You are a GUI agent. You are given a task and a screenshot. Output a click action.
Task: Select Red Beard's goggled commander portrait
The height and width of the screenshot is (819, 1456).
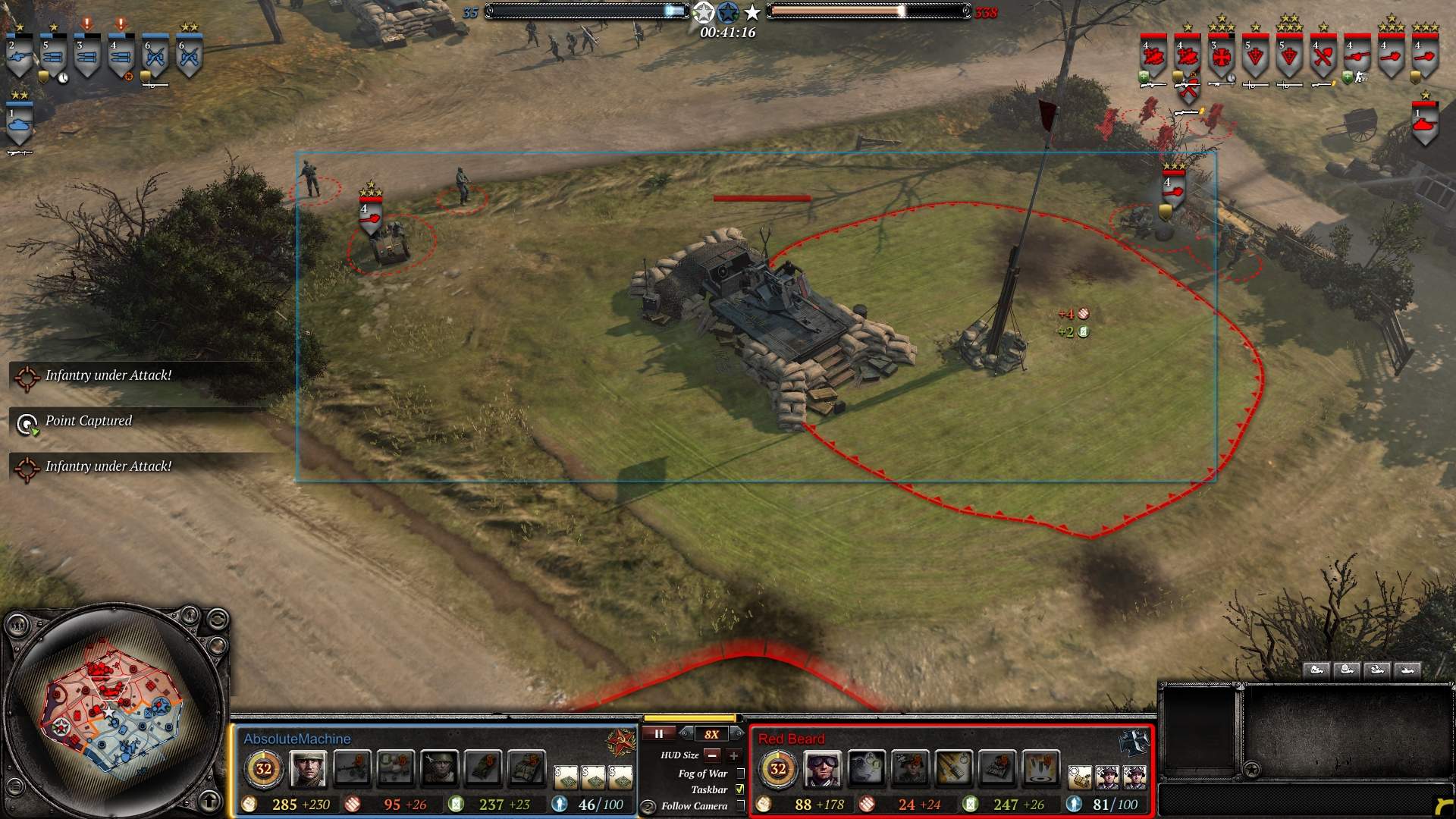point(822,770)
